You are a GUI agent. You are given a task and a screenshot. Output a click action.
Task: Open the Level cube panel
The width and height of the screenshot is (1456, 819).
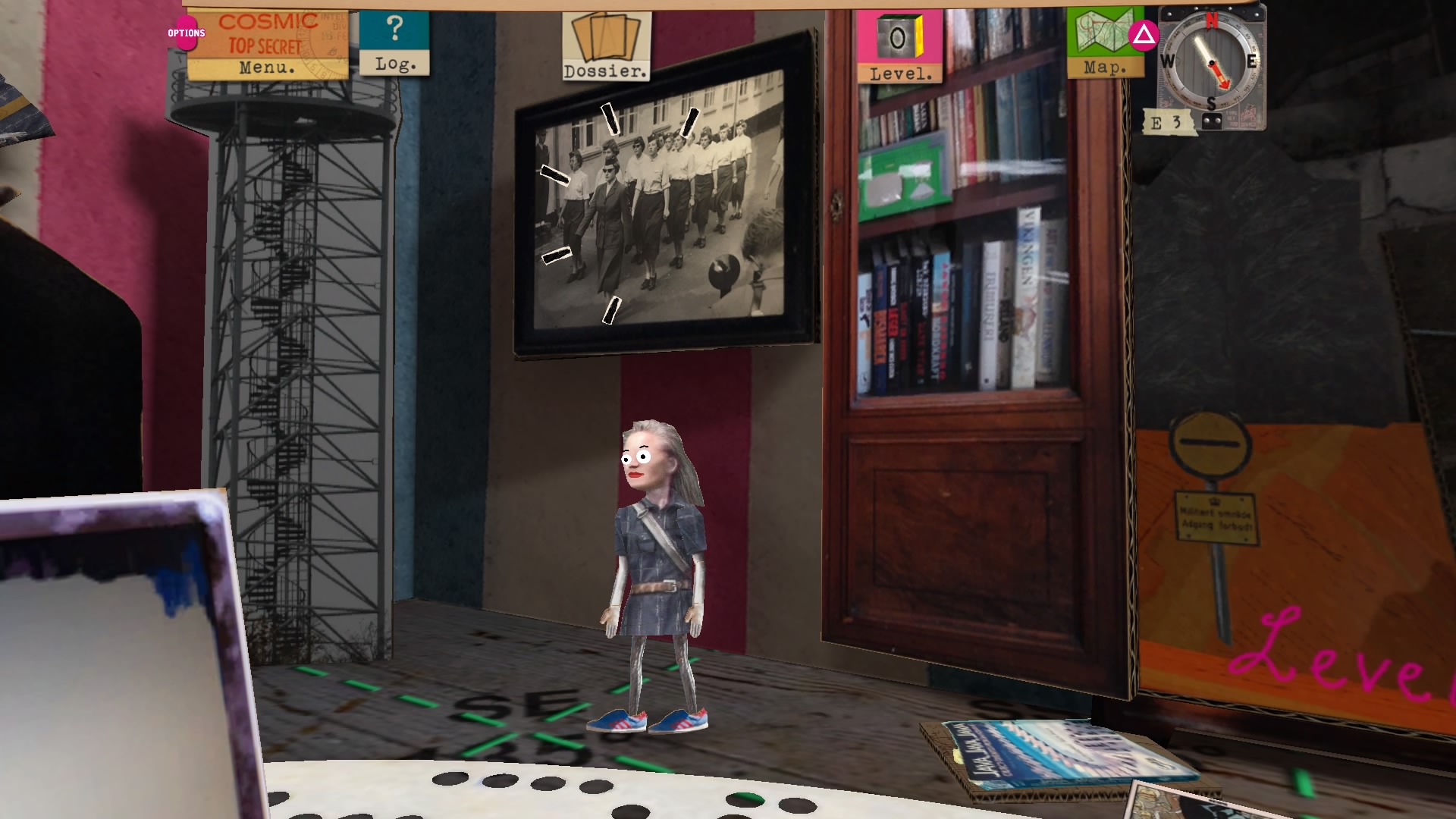[x=900, y=47]
